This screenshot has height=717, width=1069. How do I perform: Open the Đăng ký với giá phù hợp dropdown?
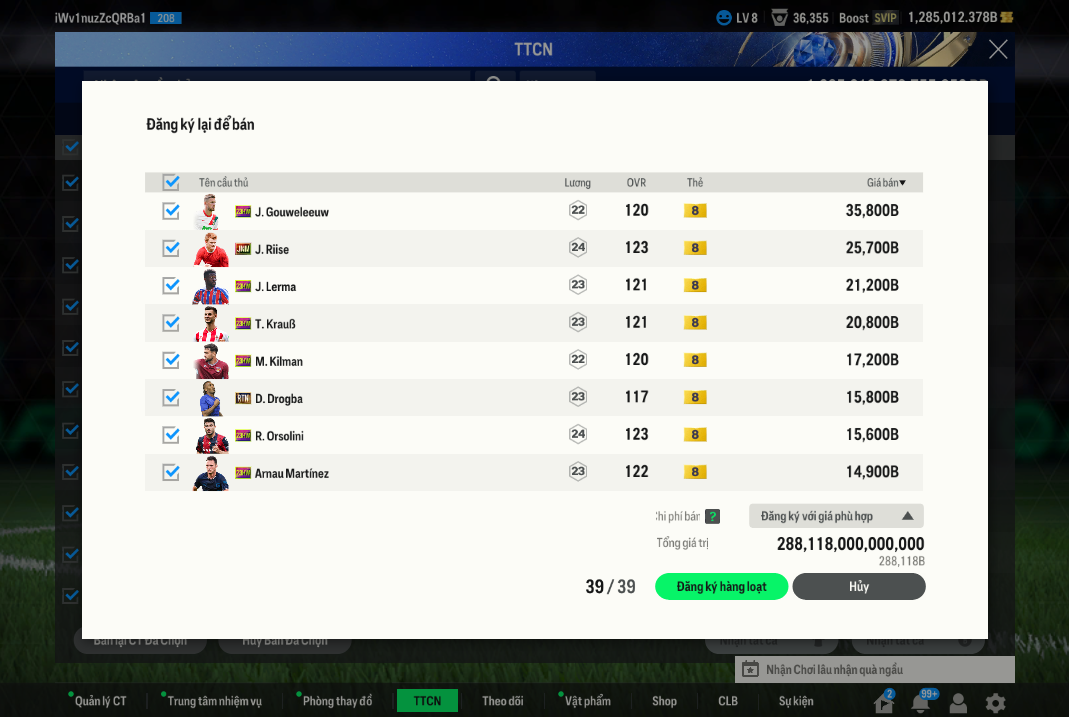point(836,516)
